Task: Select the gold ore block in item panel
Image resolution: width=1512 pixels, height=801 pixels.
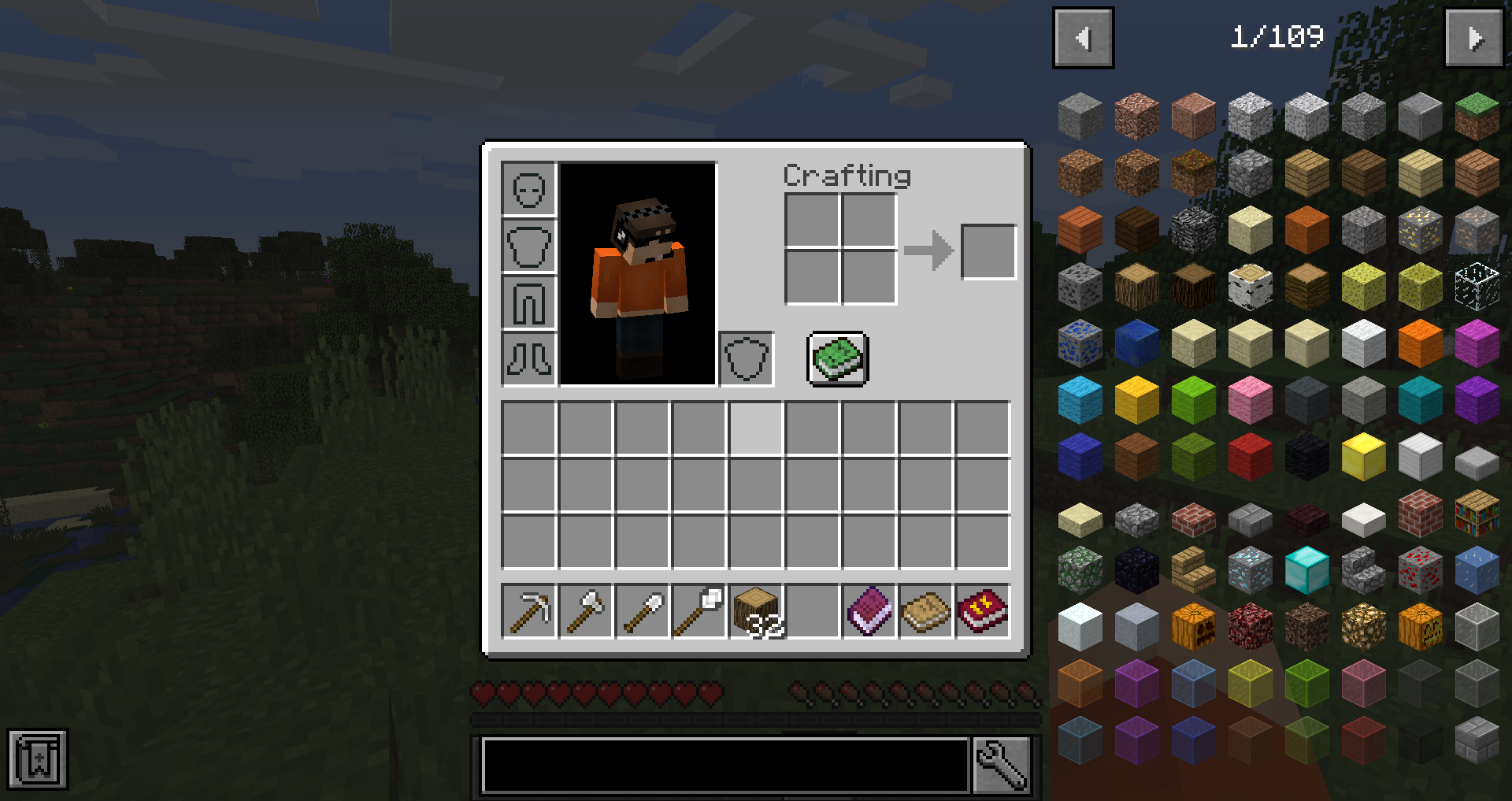Action: click(x=1420, y=228)
